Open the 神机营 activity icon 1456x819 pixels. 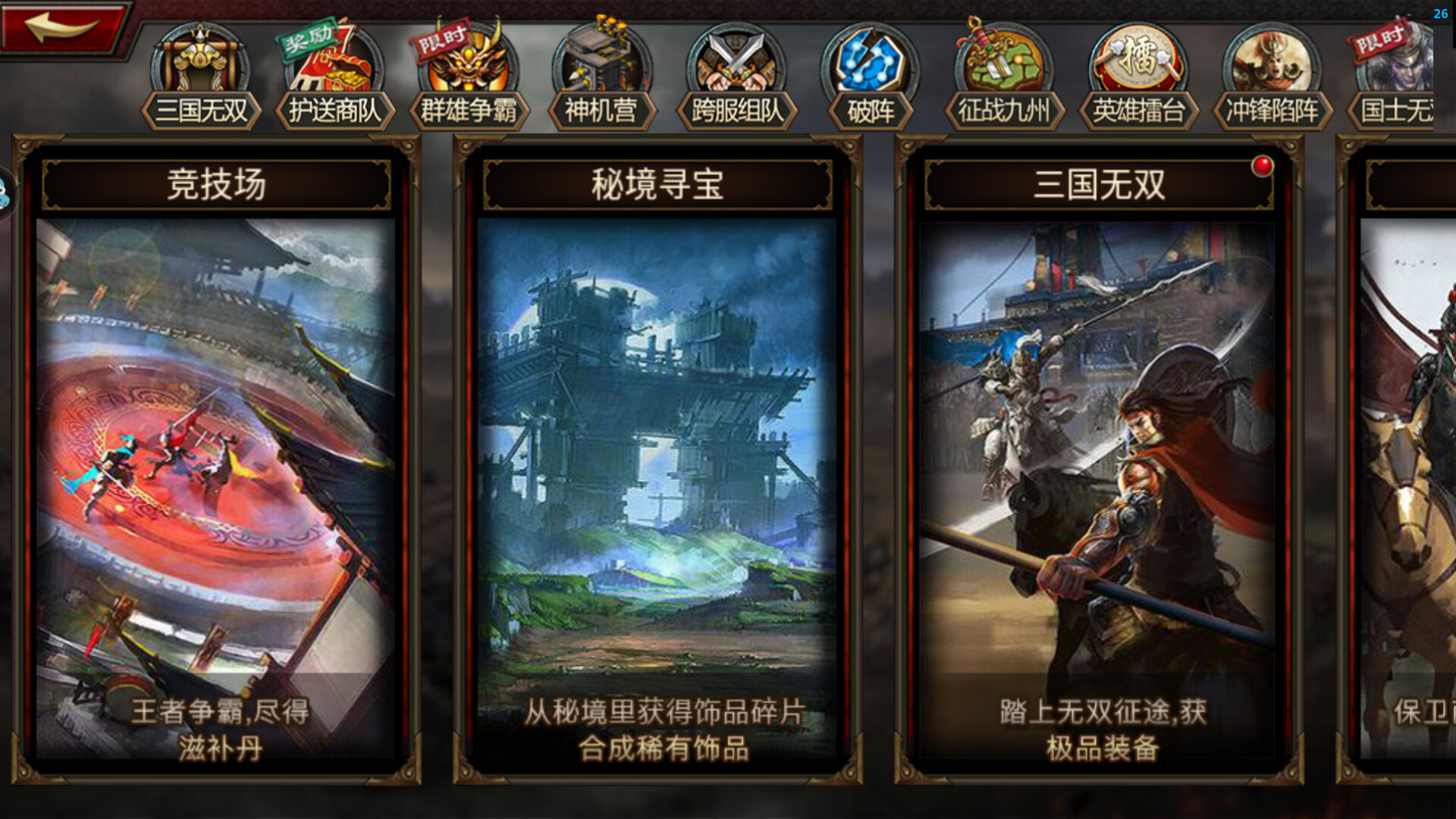pos(601,68)
